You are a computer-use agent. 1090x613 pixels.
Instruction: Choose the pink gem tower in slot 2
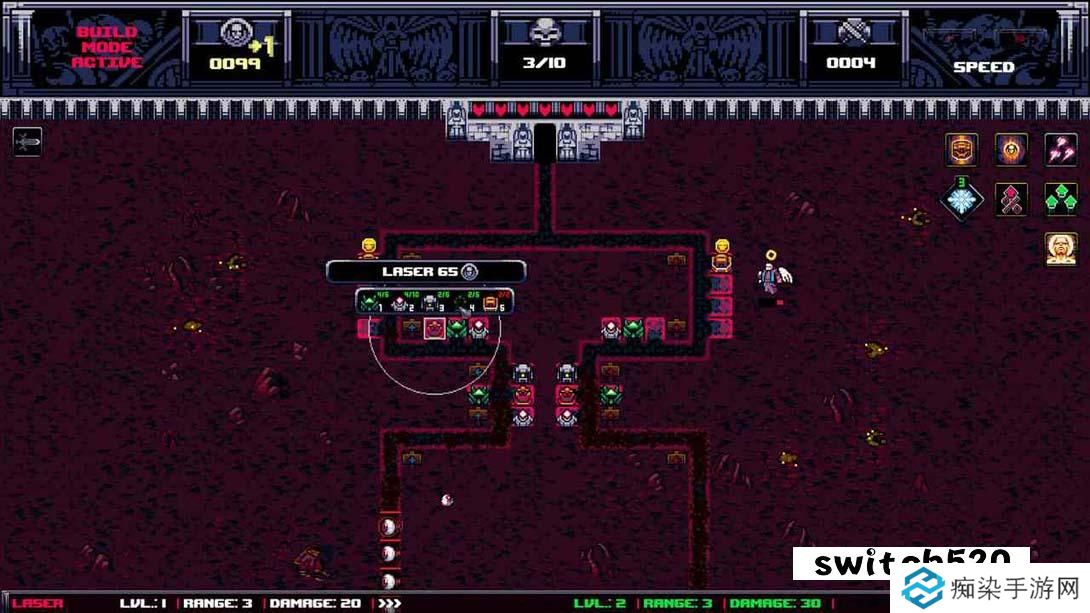pos(400,301)
